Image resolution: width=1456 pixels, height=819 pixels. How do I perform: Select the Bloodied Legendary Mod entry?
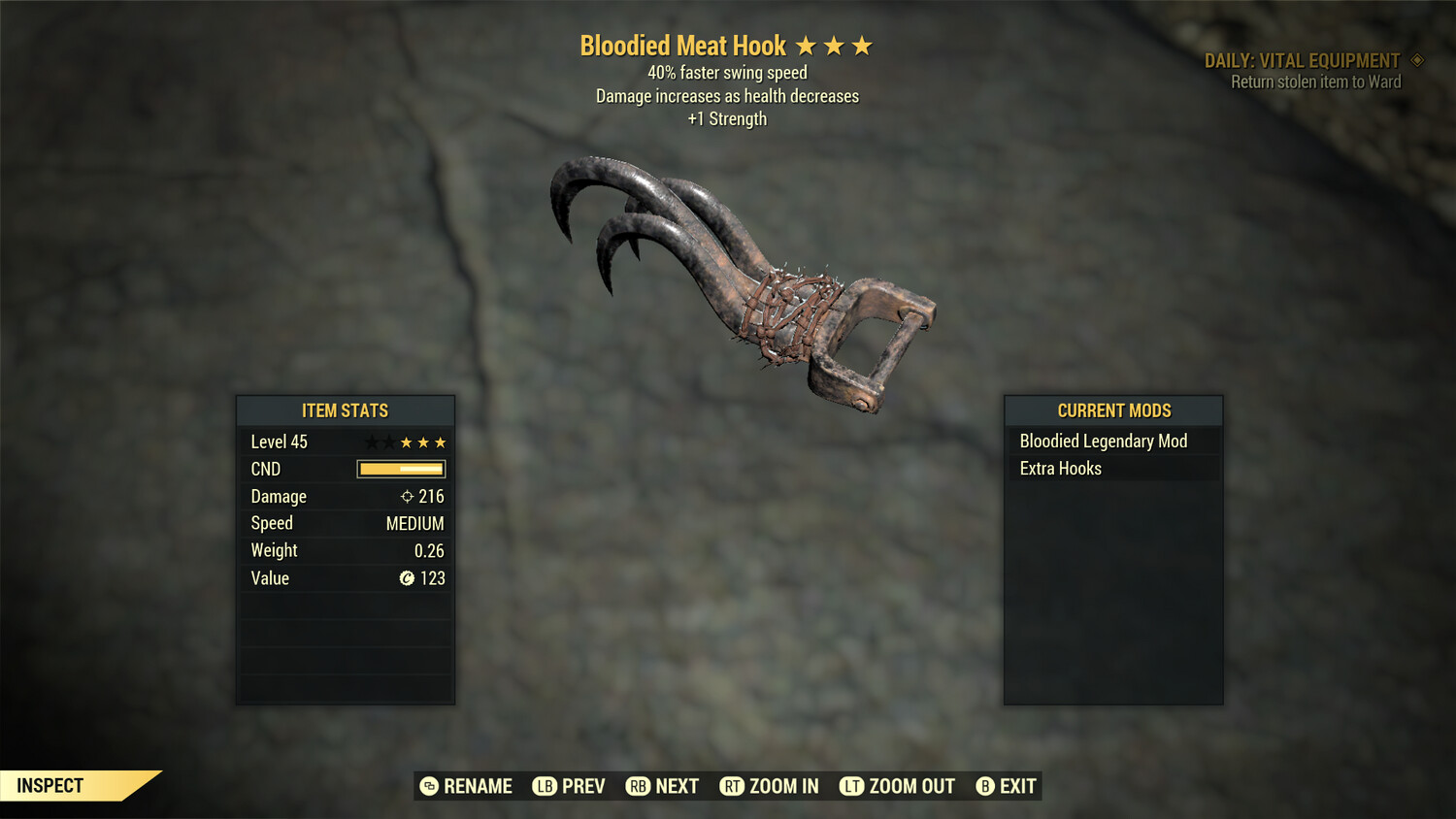(x=1103, y=441)
